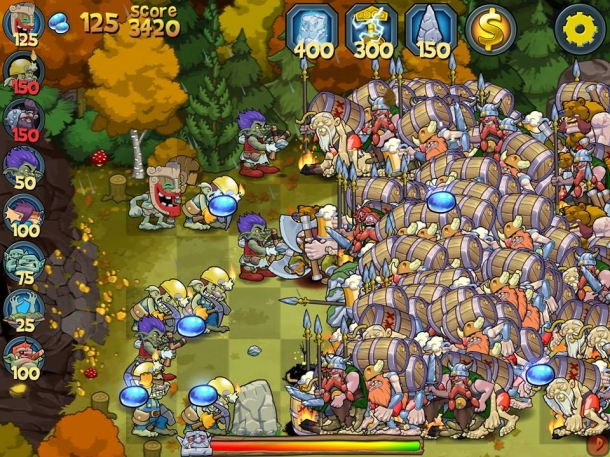This screenshot has height=457, width=610.
Task: Open the gold dollar coin shop
Action: click(x=491, y=29)
